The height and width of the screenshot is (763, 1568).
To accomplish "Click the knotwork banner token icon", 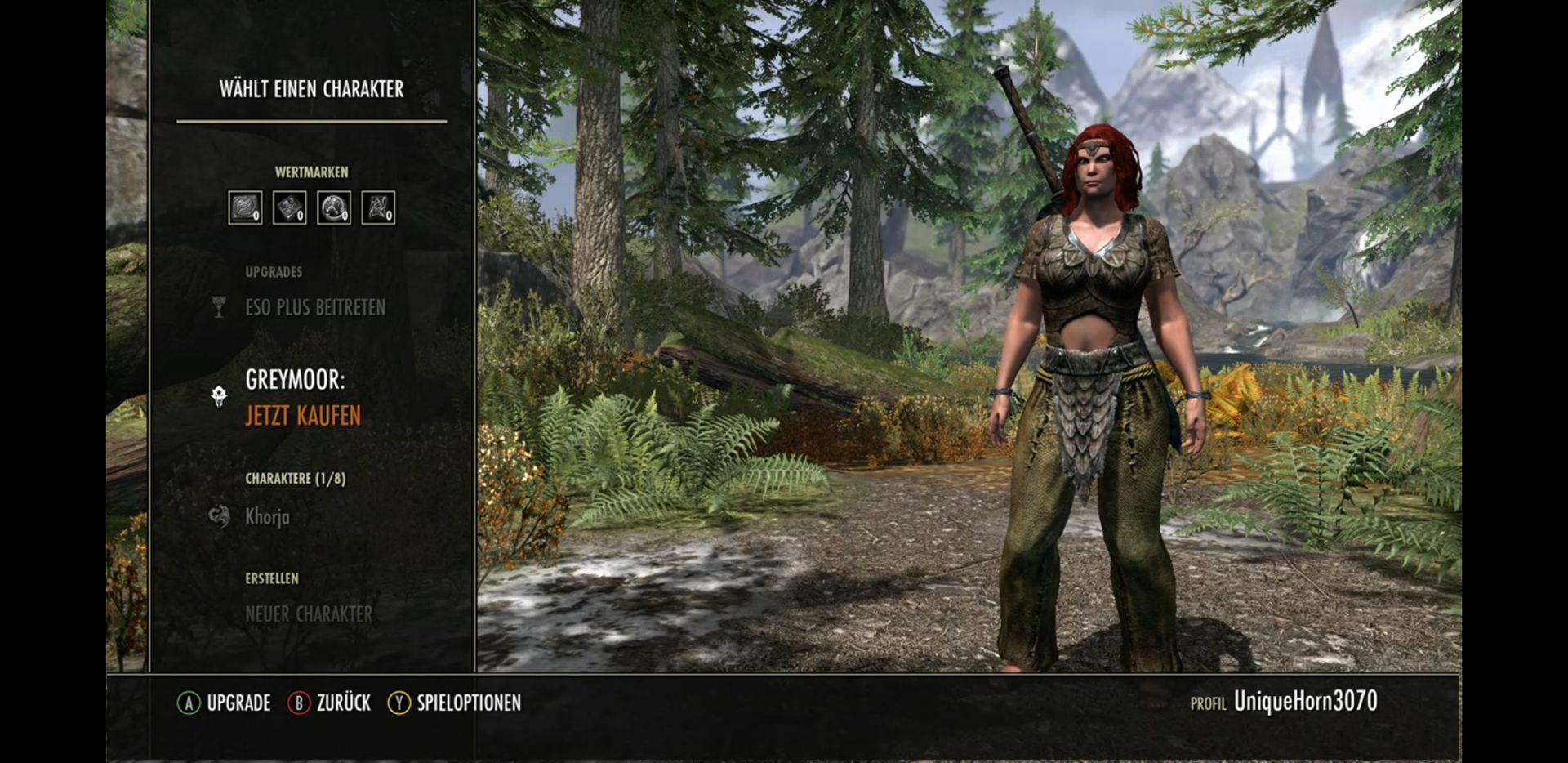I will pyautogui.click(x=378, y=207).
